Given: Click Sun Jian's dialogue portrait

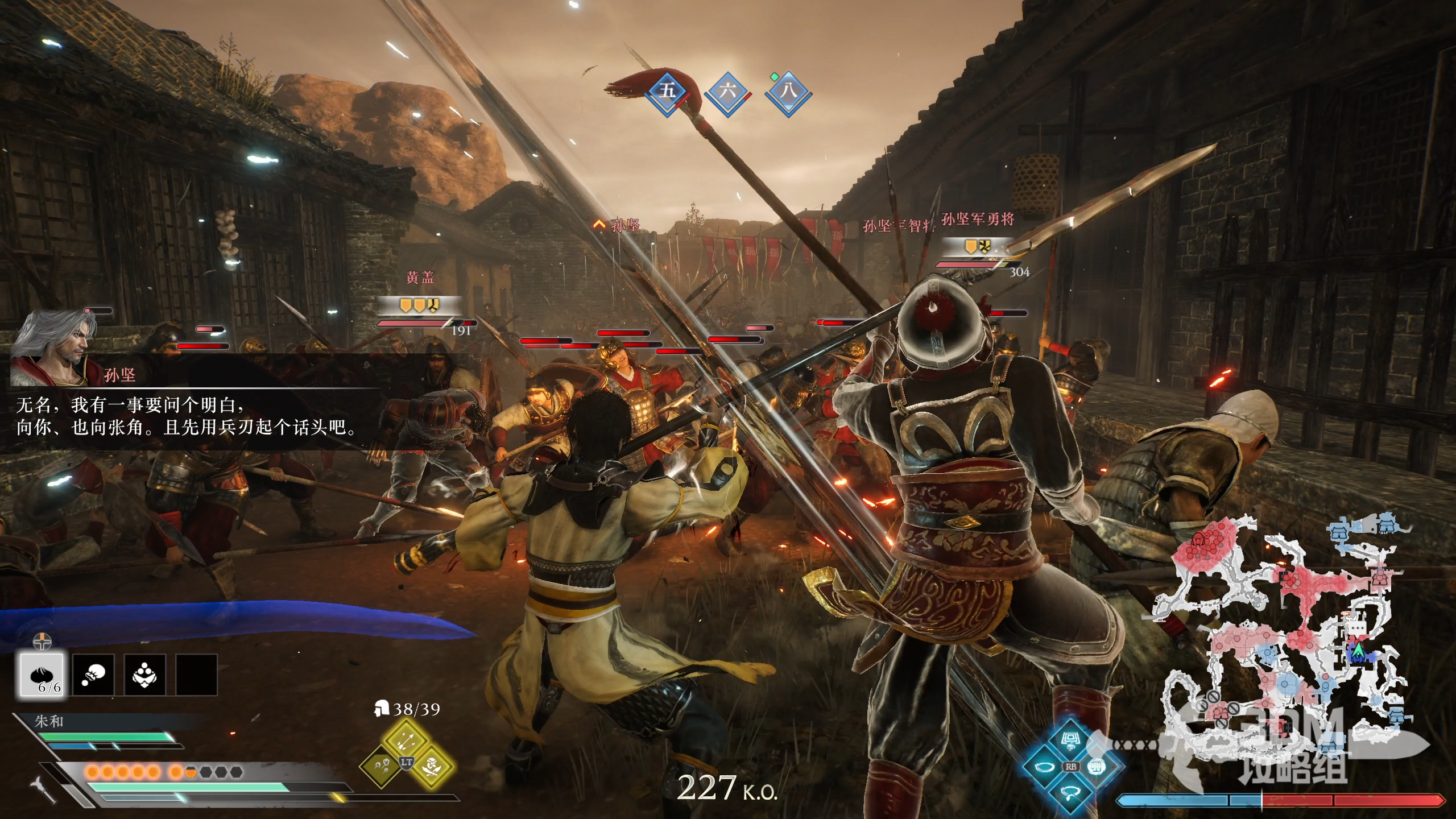Looking at the screenshot, I should [54, 348].
